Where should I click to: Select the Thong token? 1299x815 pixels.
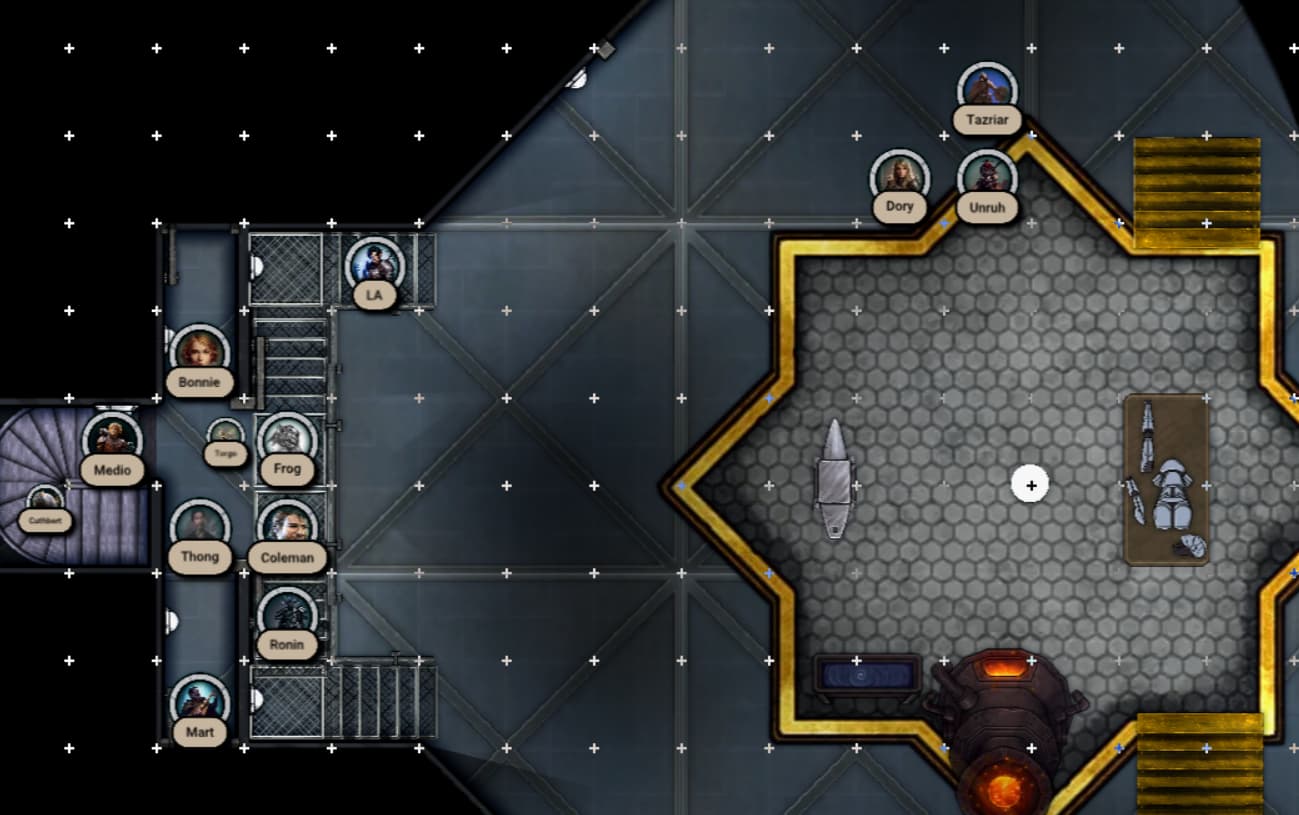pos(199,528)
